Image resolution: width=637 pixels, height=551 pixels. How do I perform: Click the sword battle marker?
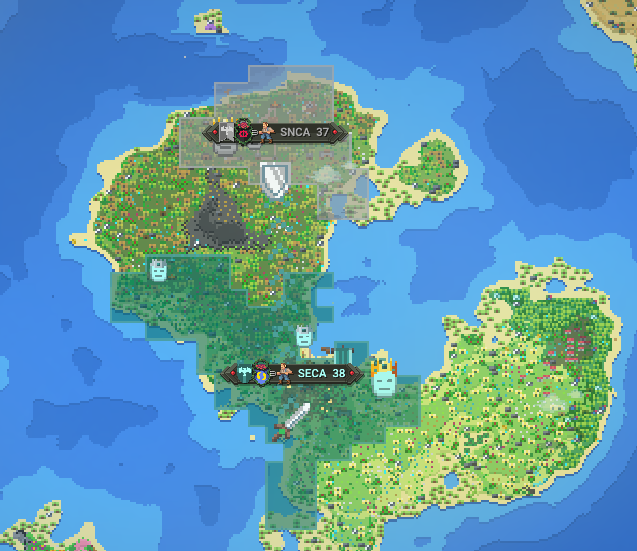tap(291, 421)
